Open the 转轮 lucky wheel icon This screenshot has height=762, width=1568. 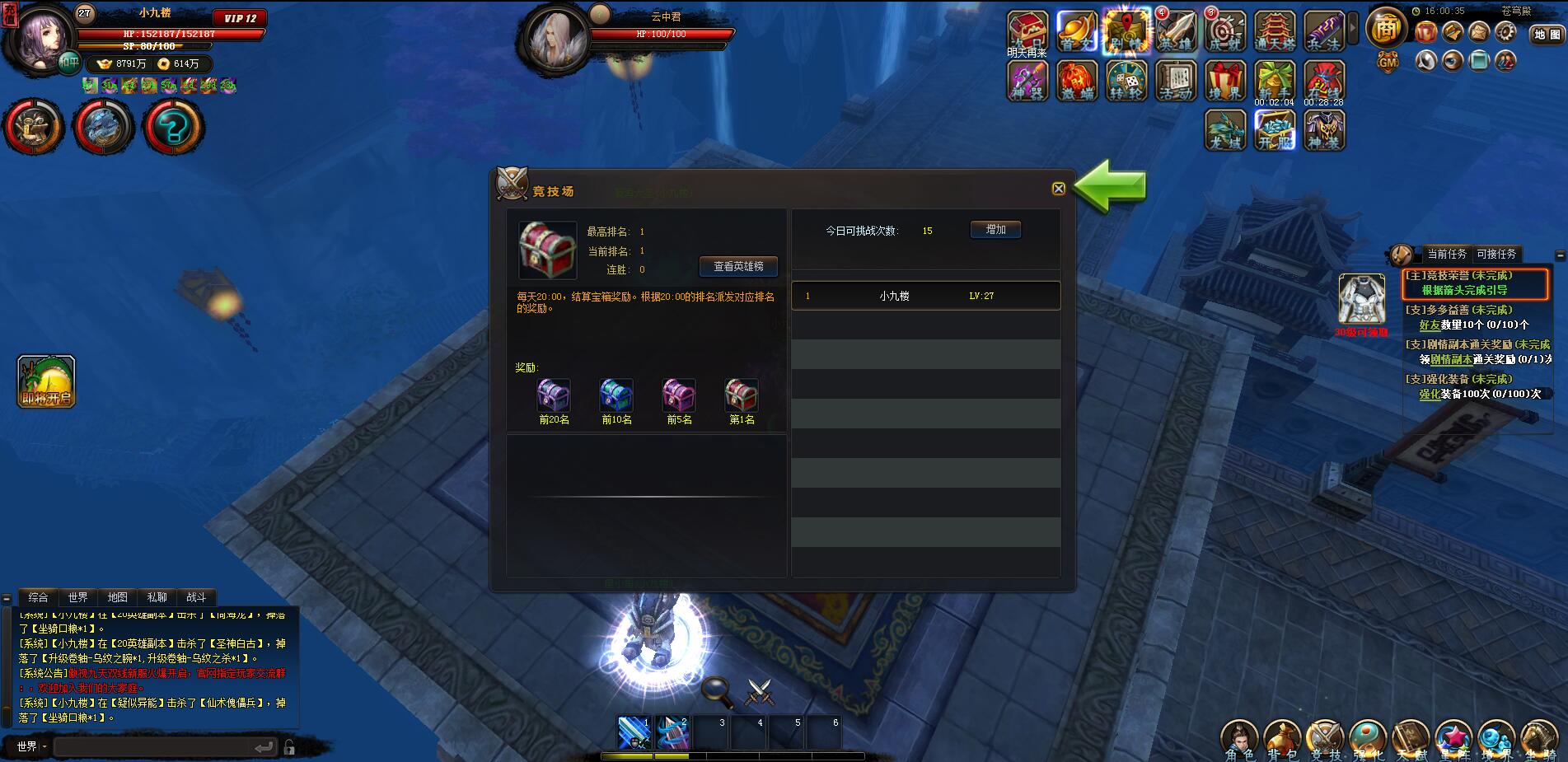[x=1126, y=80]
